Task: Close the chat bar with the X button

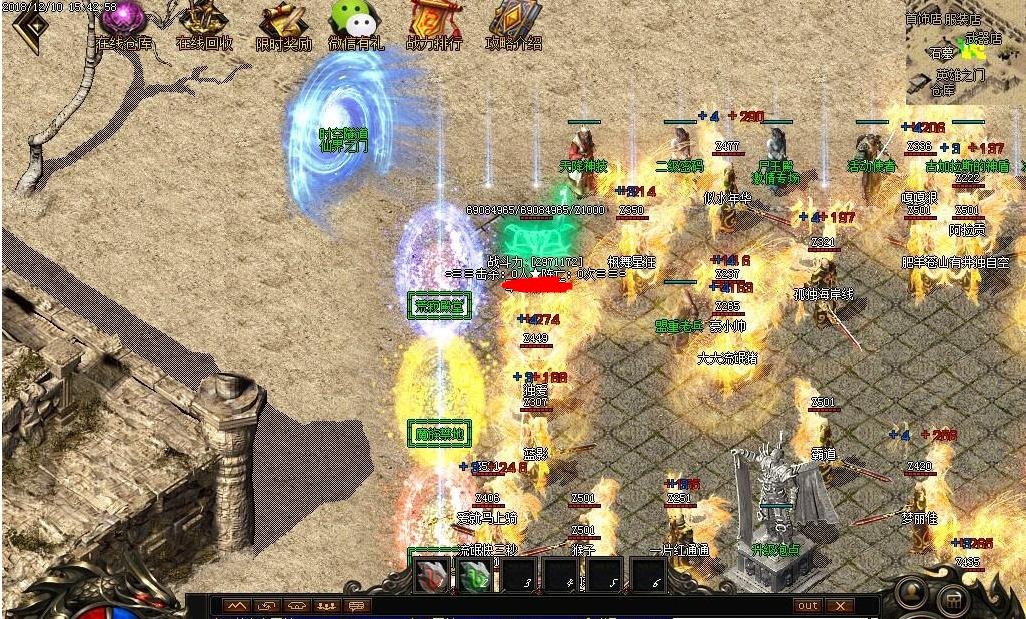Action: pos(840,606)
